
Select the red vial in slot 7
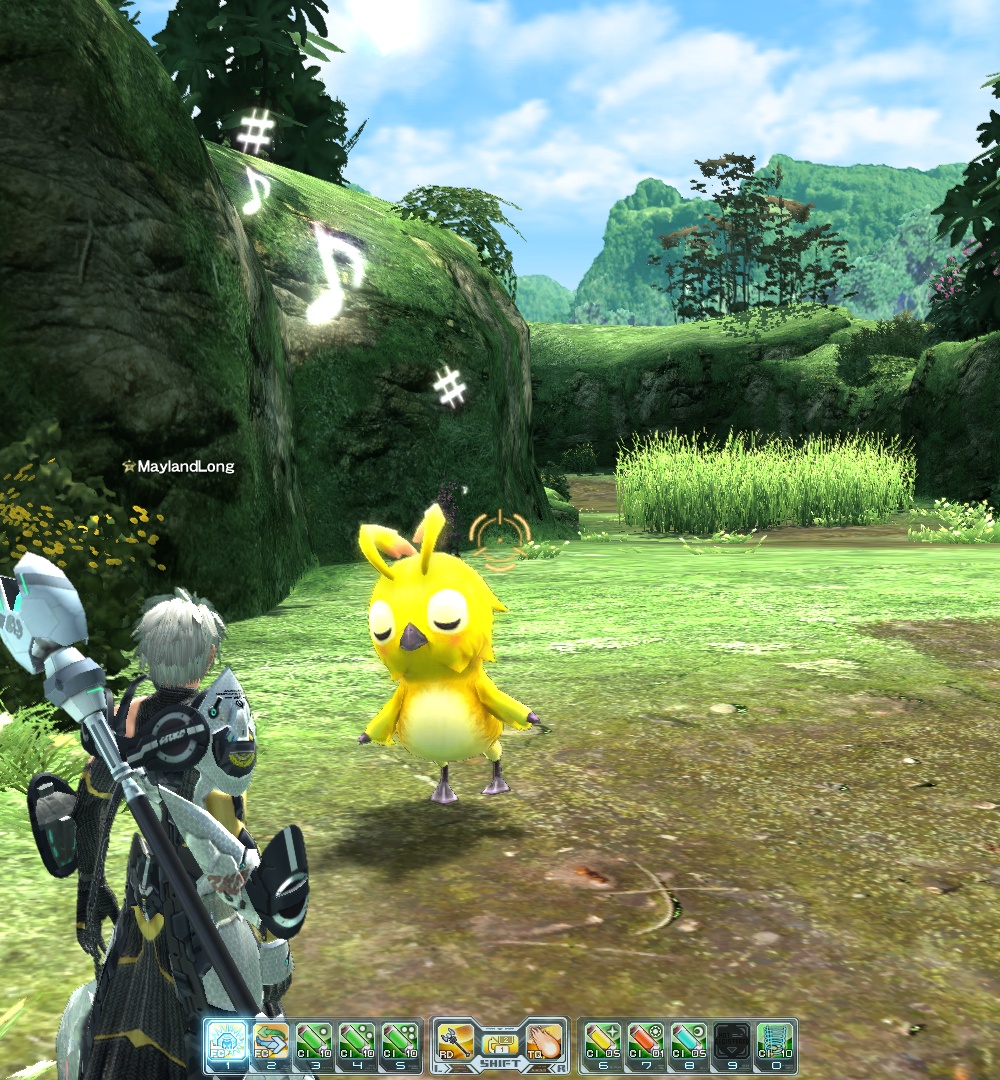point(645,1044)
